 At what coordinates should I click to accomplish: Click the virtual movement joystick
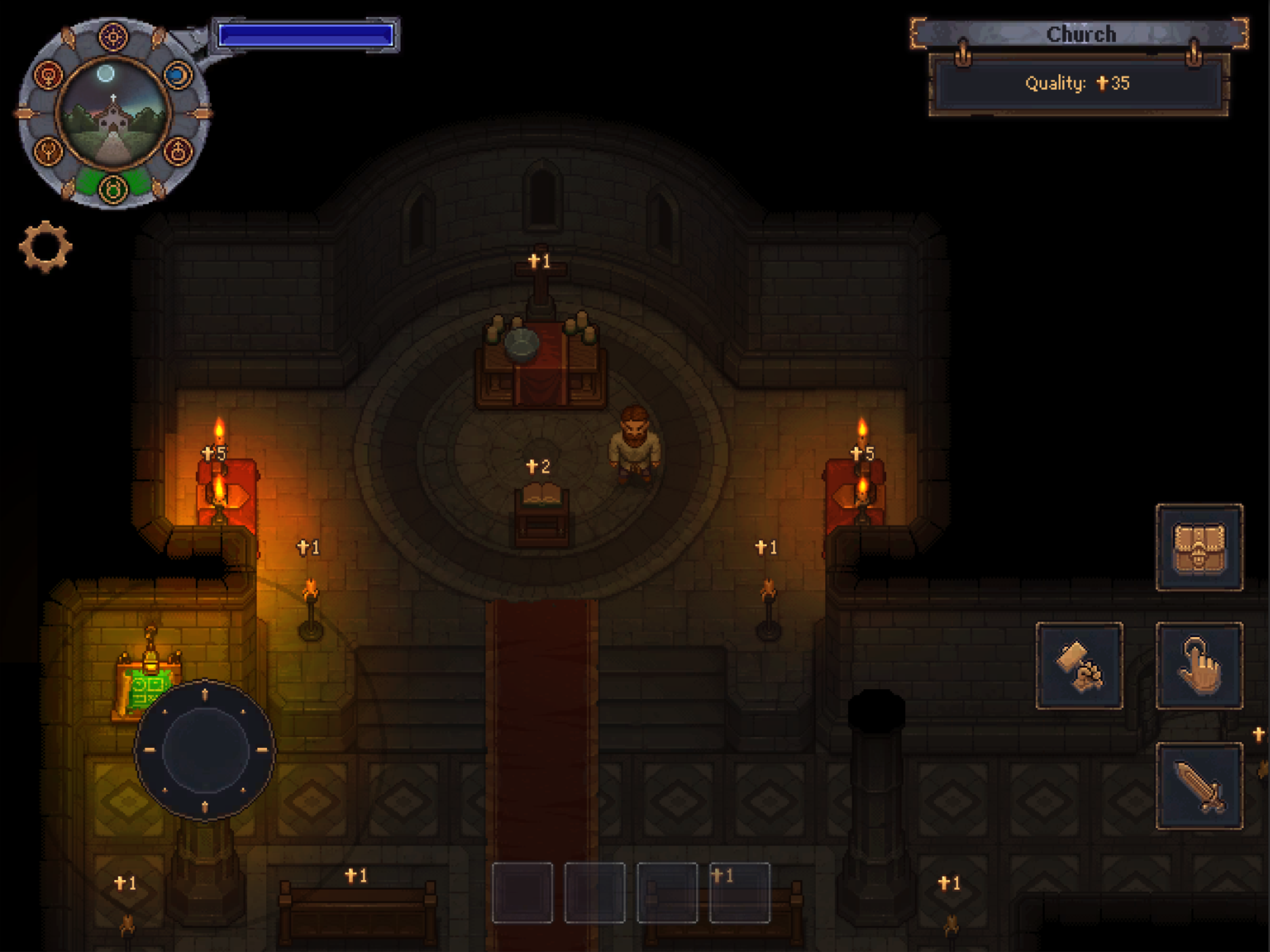coord(205,750)
